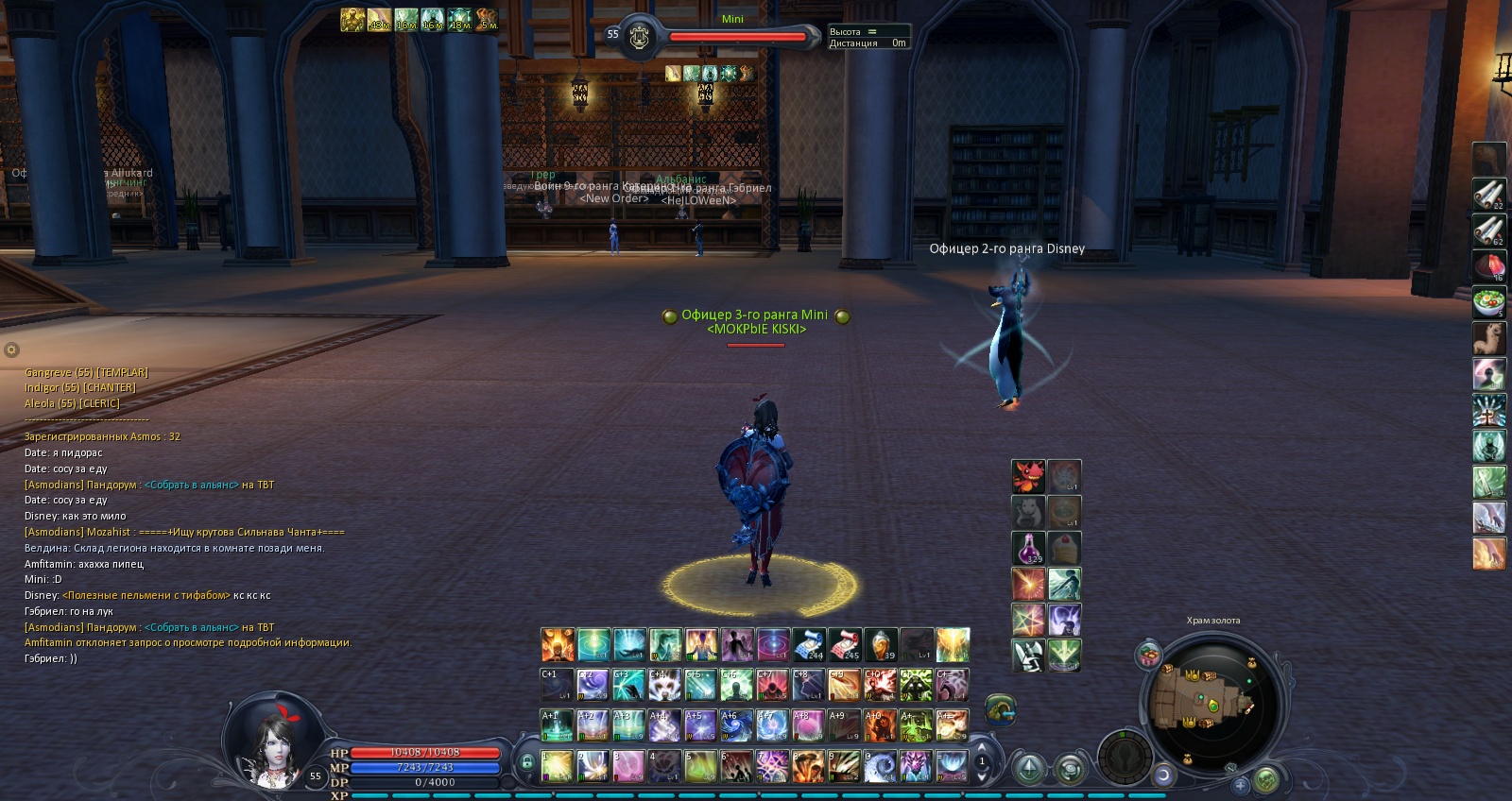The height and width of the screenshot is (801, 1512).
Task: Drink the purple potion with 329 count
Action: (x=1028, y=549)
